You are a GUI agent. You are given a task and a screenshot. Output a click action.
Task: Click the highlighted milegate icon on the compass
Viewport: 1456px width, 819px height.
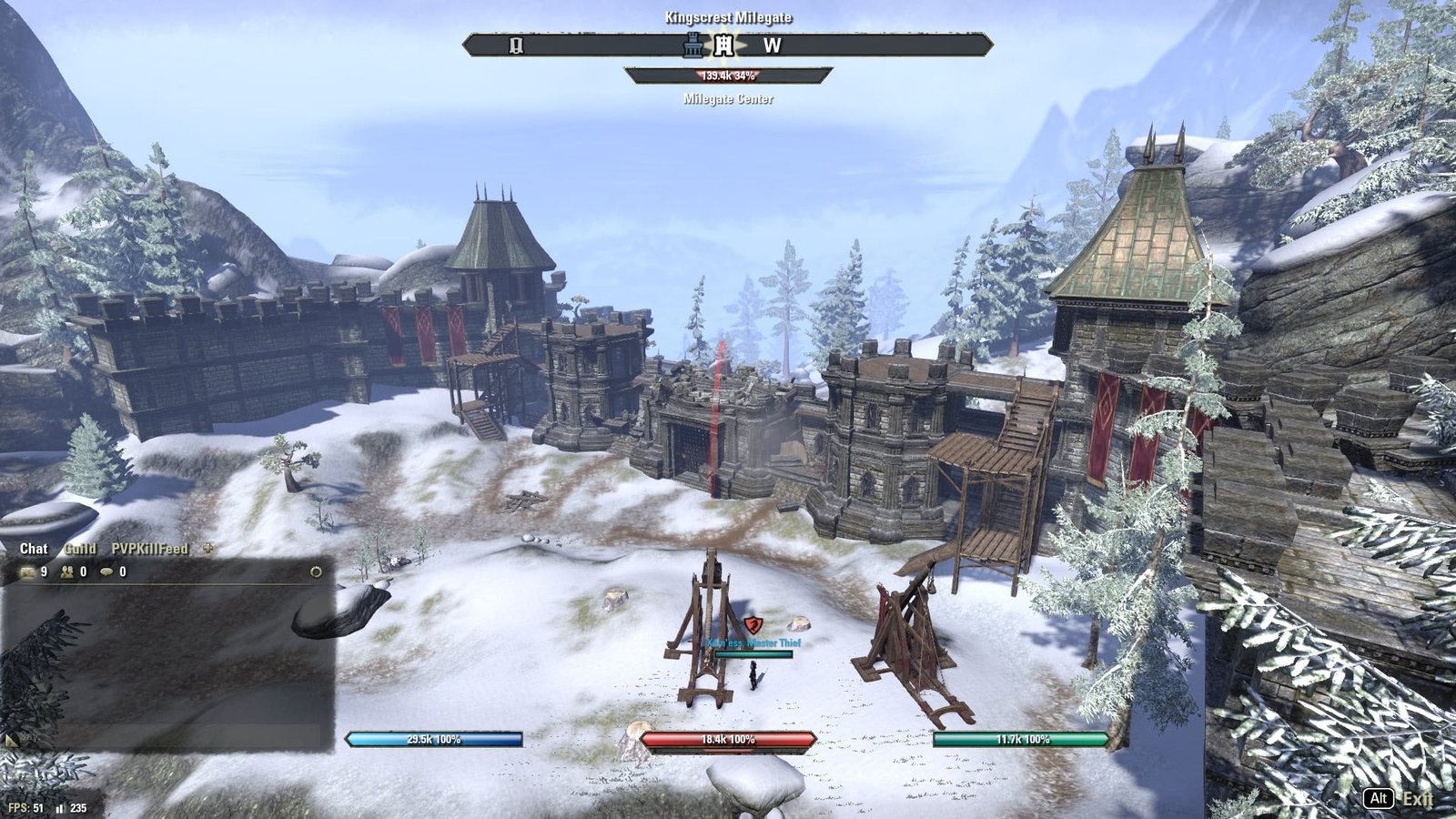coord(723,45)
